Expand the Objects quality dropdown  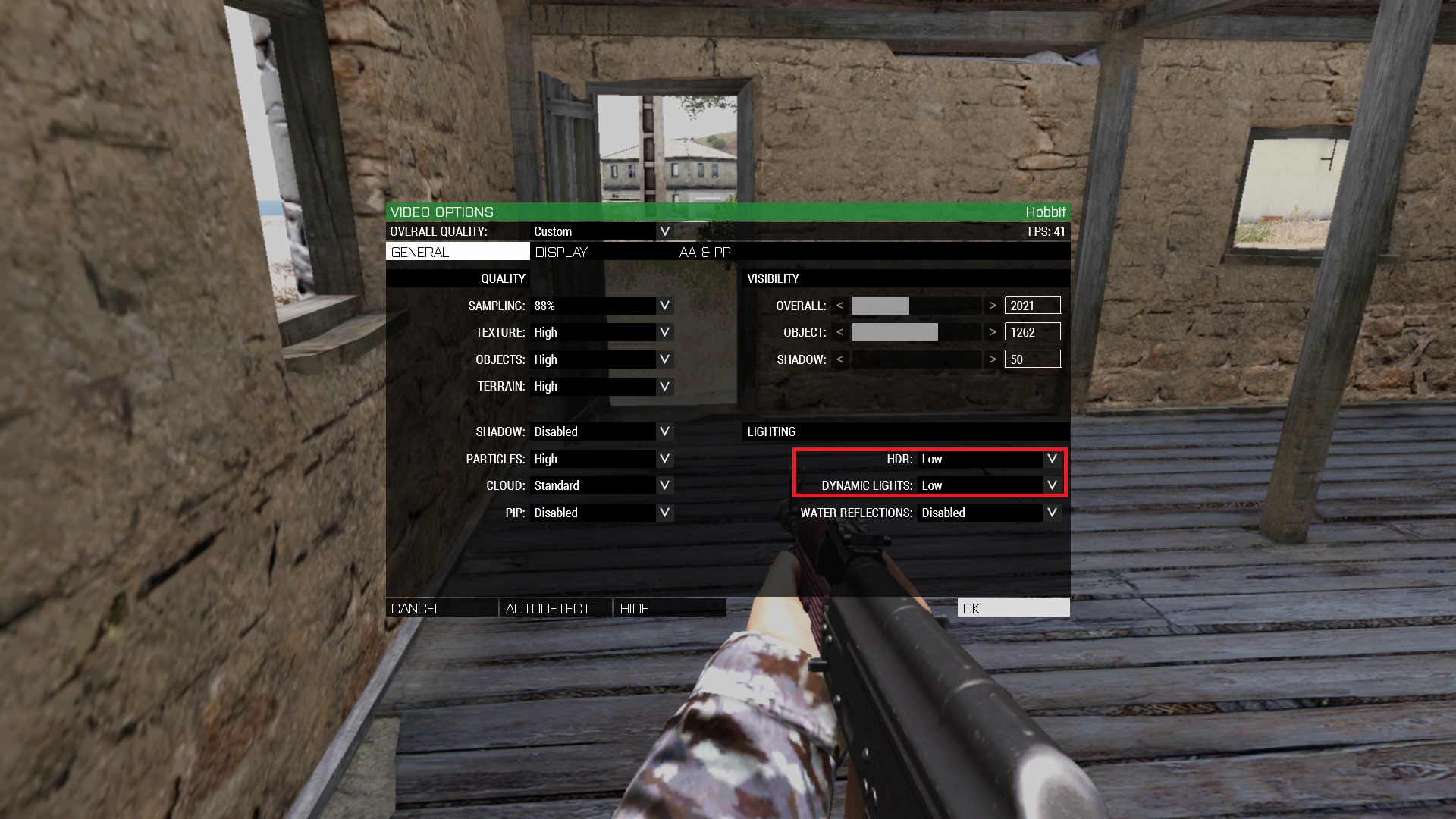[x=664, y=359]
